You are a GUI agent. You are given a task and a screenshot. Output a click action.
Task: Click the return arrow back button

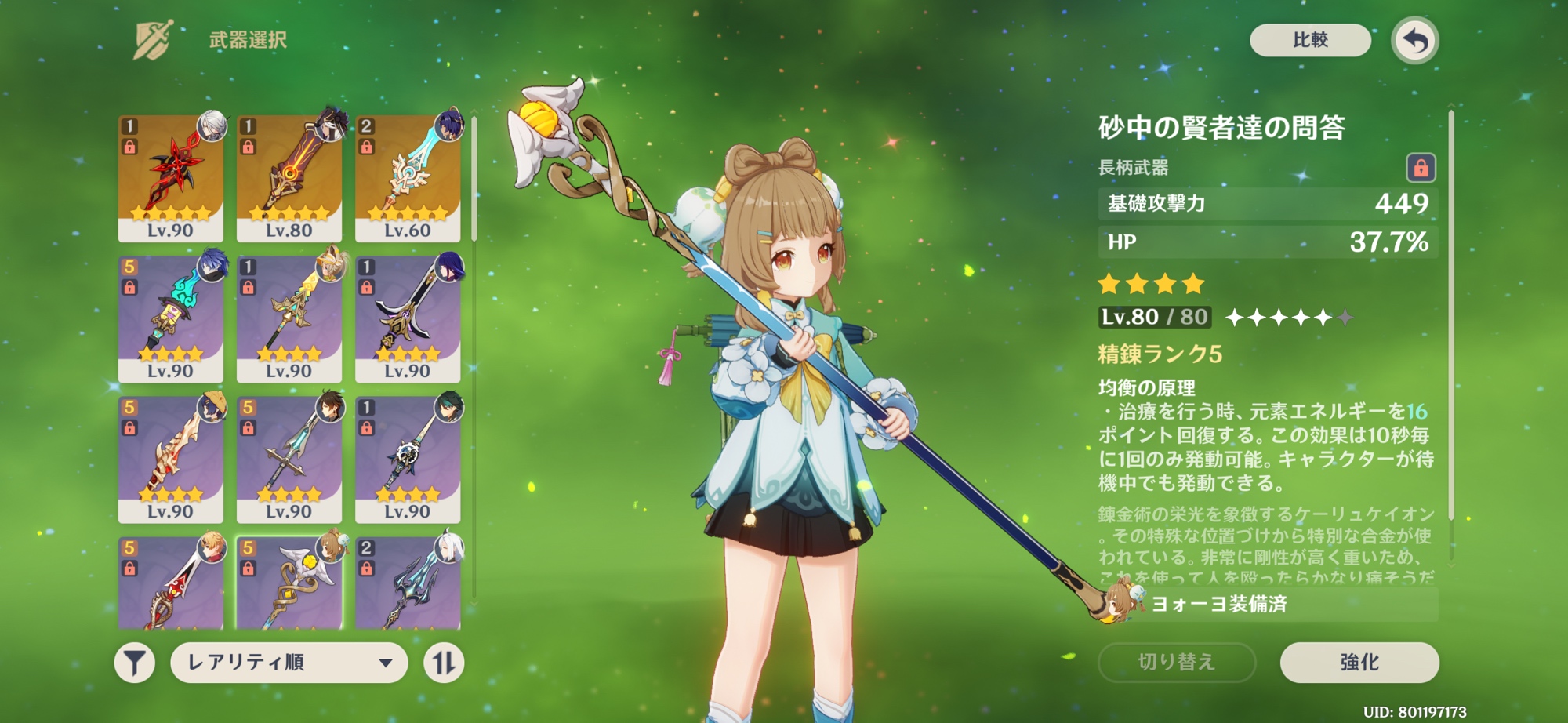click(x=1414, y=40)
